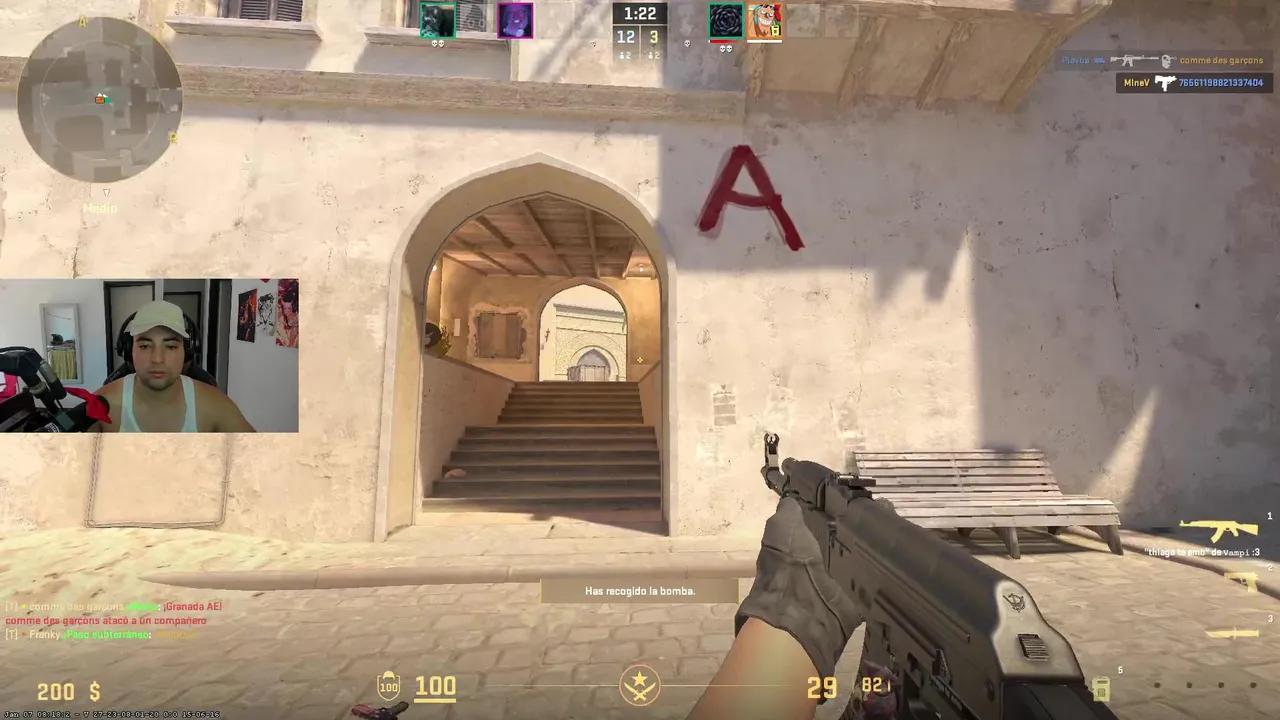The height and width of the screenshot is (720, 1280).
Task: Toggle the purple player avatar in the top bar
Action: pyautogui.click(x=515, y=20)
